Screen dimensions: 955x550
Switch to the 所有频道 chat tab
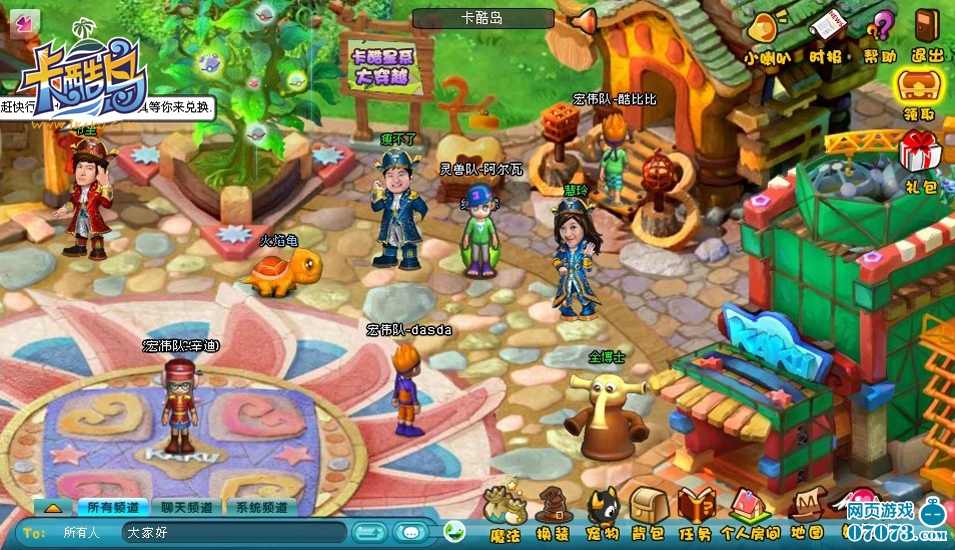(112, 508)
